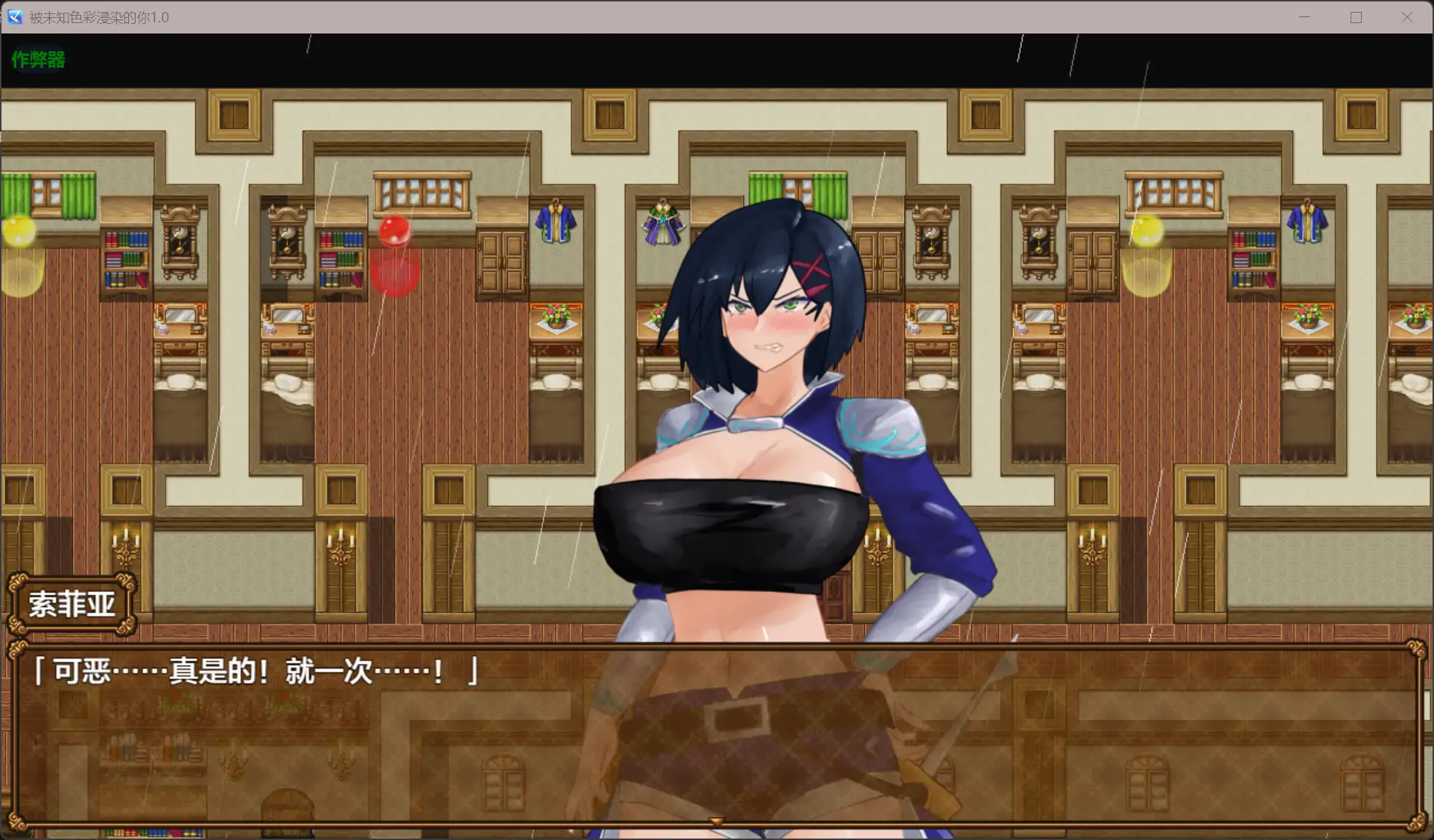Screen dimensions: 1434x840
Task: Click the wooden cabinet doors in the center room
Action: [501, 262]
